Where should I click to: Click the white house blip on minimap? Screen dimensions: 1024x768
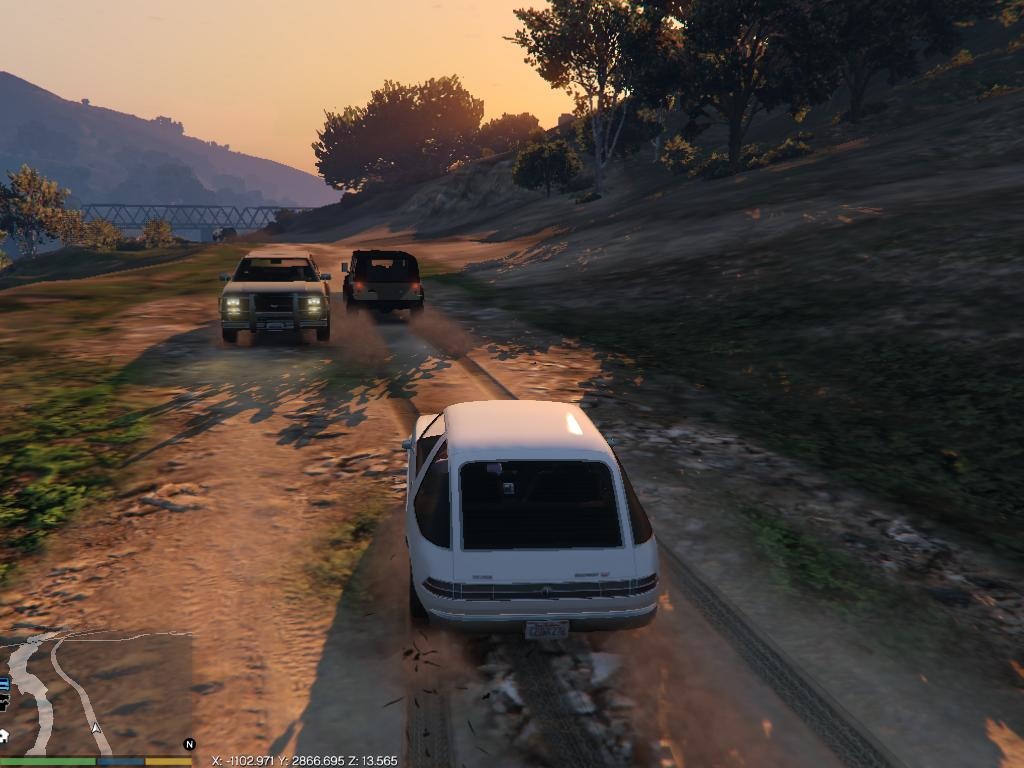[4, 736]
